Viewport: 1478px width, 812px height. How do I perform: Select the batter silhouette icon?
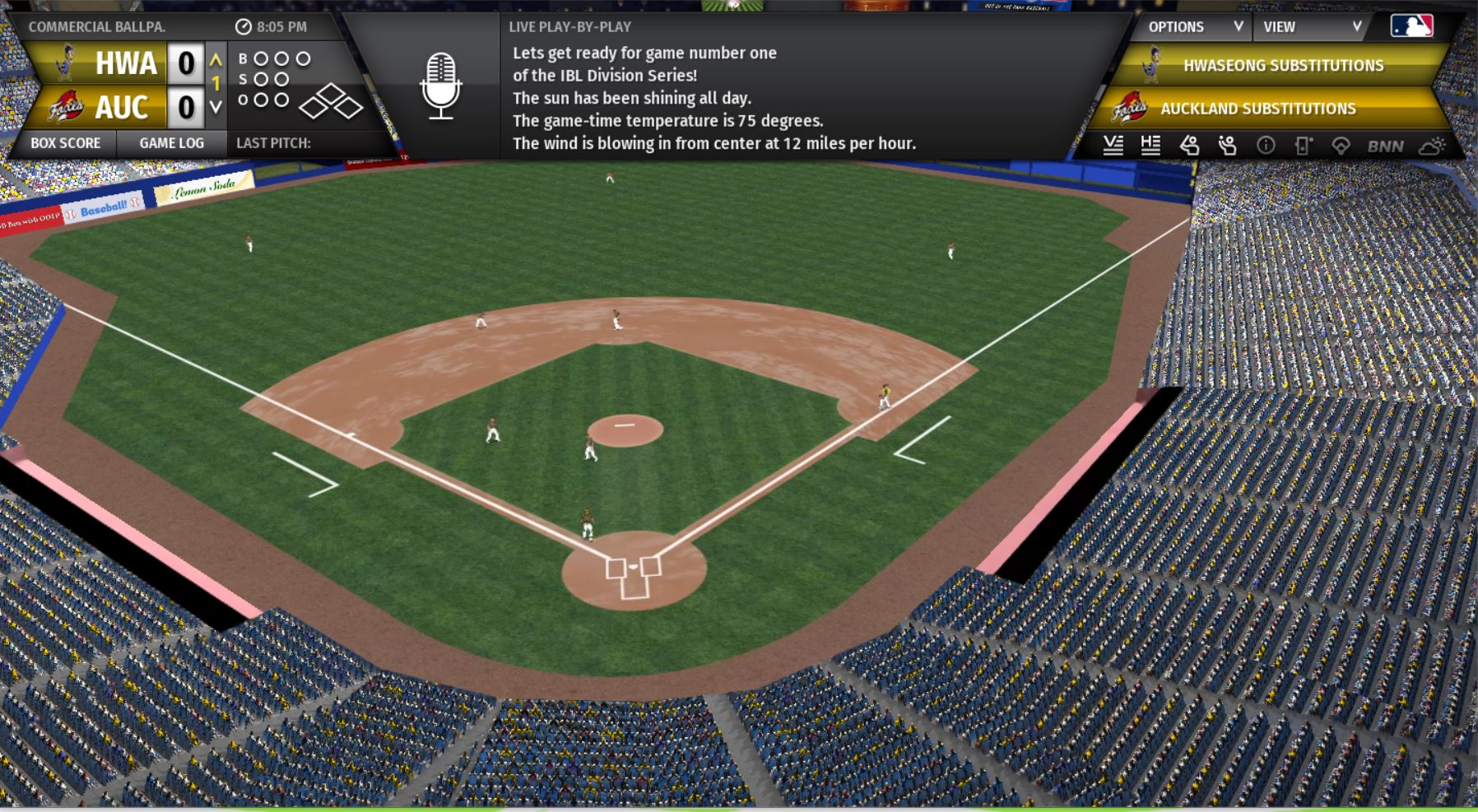click(1189, 146)
